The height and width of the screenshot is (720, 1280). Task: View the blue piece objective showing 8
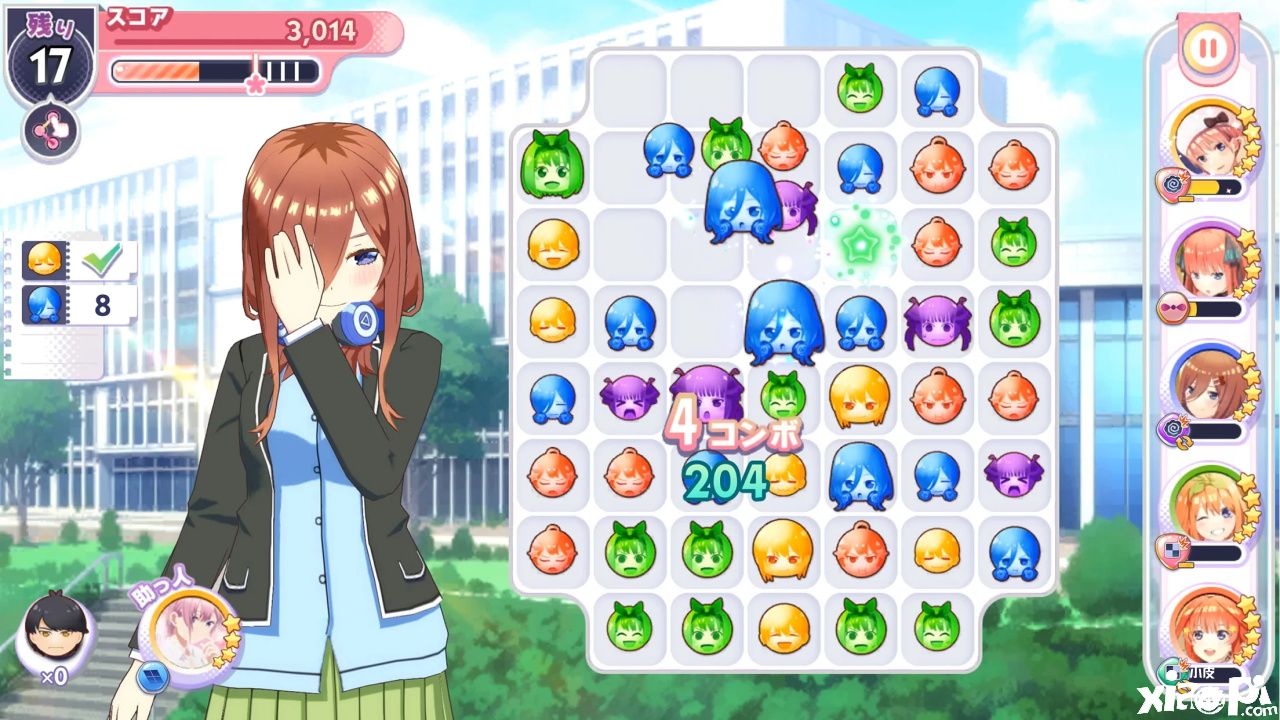tap(80, 304)
